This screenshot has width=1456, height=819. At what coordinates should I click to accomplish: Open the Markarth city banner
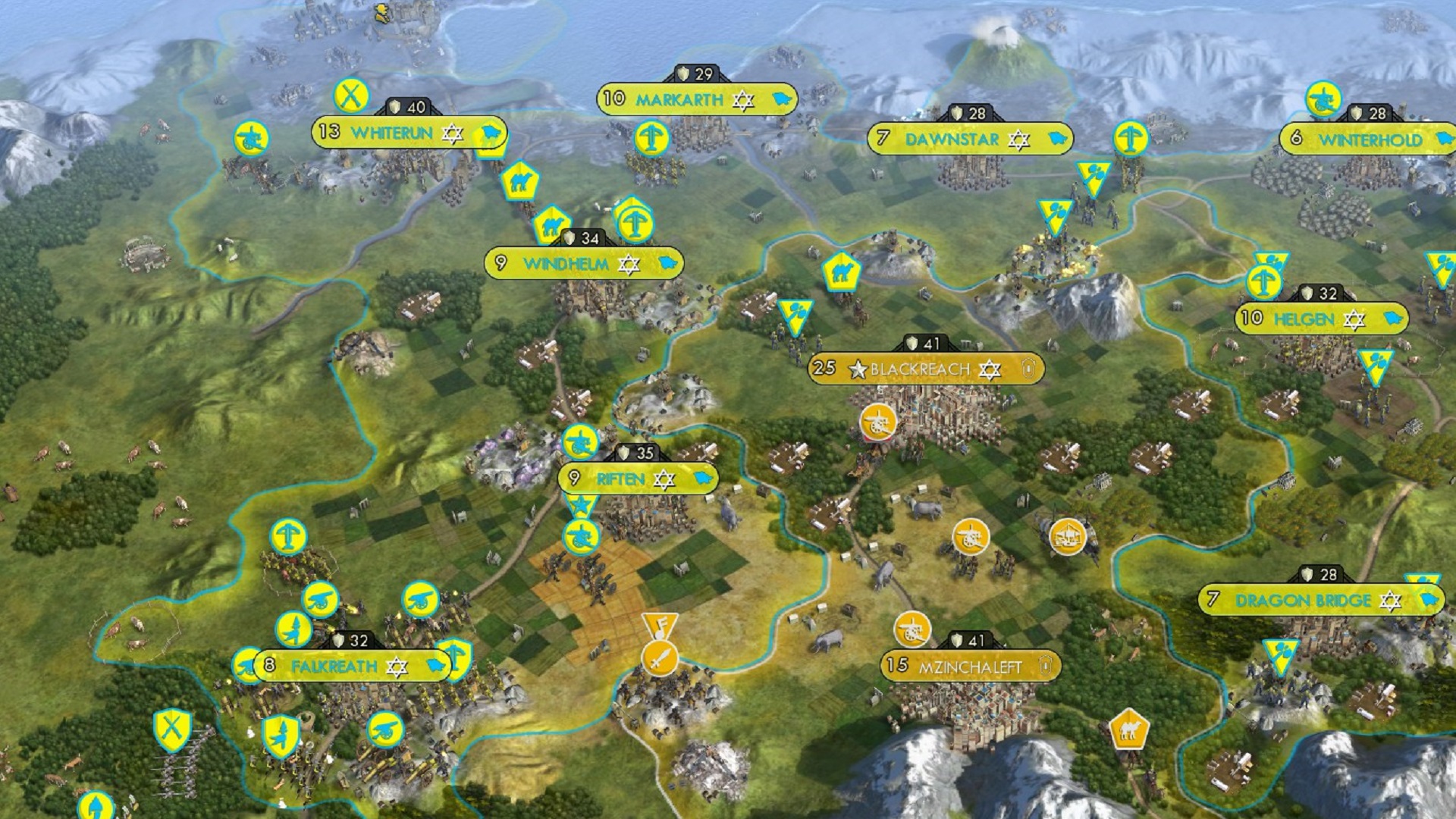(x=679, y=100)
